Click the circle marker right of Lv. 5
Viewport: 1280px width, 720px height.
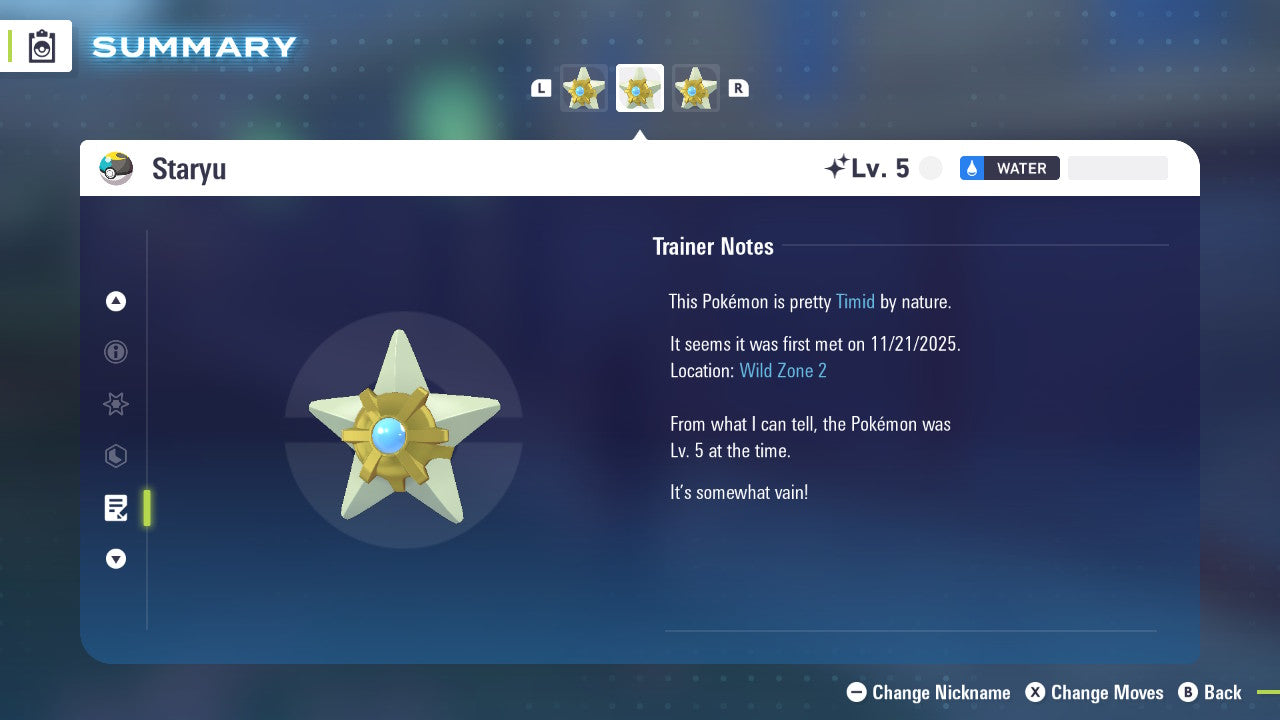tap(930, 168)
